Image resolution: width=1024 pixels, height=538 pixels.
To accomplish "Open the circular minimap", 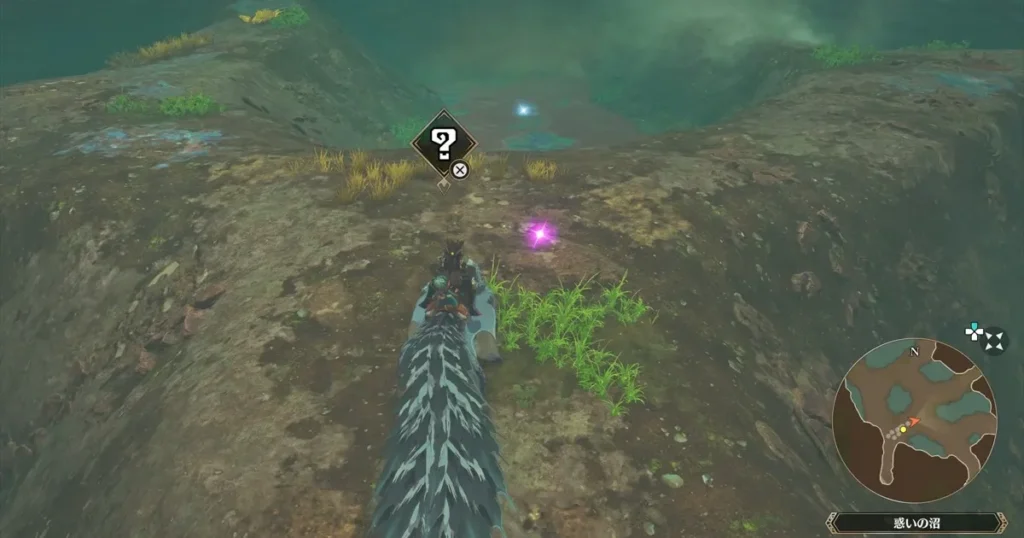I will (x=914, y=418).
